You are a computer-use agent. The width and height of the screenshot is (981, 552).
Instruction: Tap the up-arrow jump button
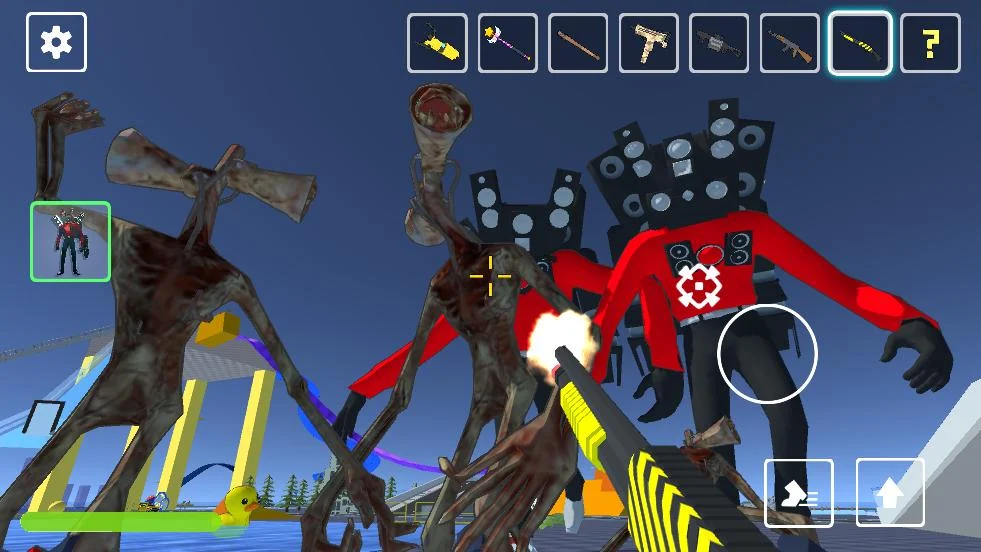pyautogui.click(x=890, y=493)
